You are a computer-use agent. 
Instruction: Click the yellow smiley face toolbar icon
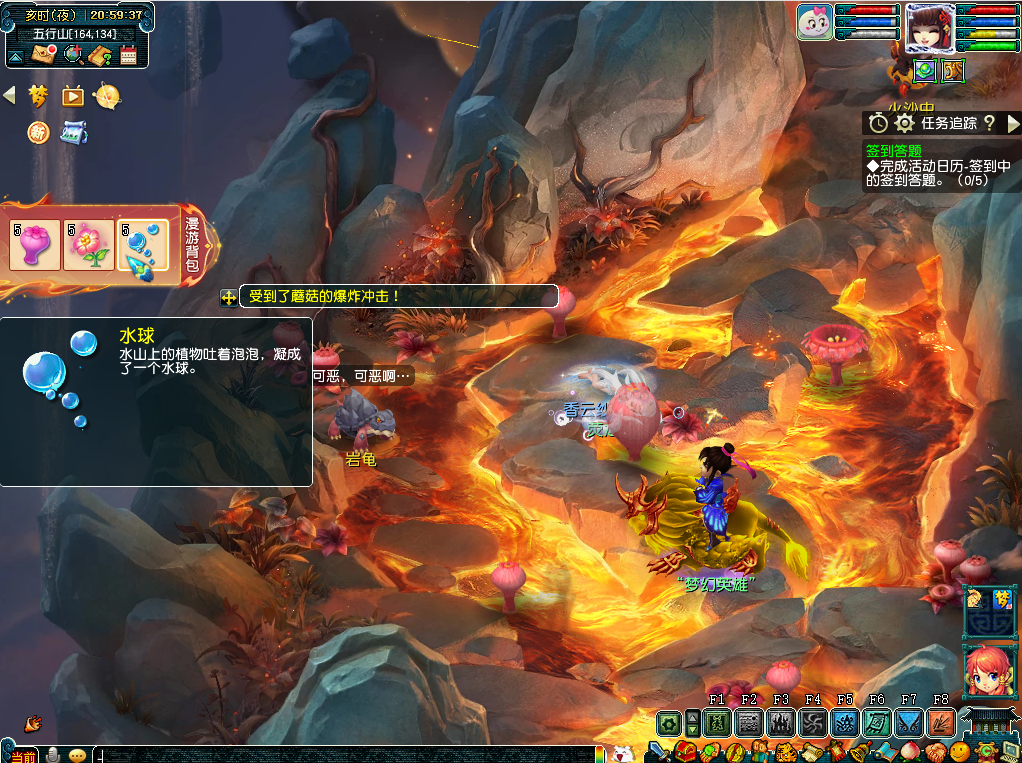[x=960, y=751]
